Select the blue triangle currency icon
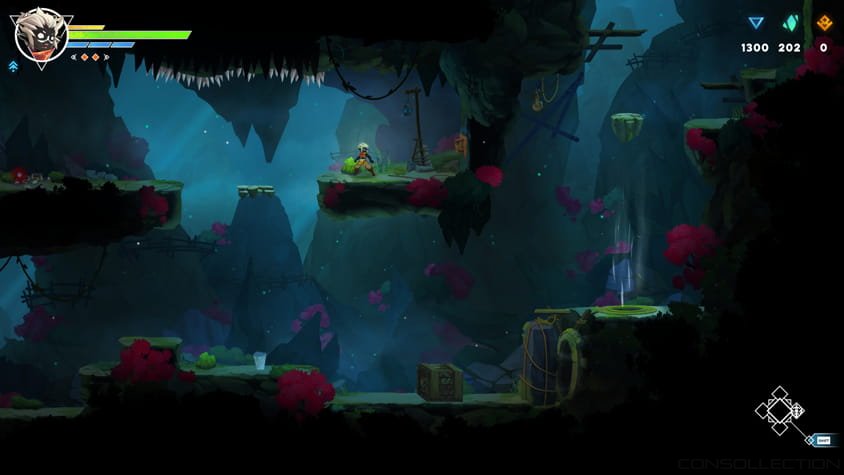 click(756, 23)
